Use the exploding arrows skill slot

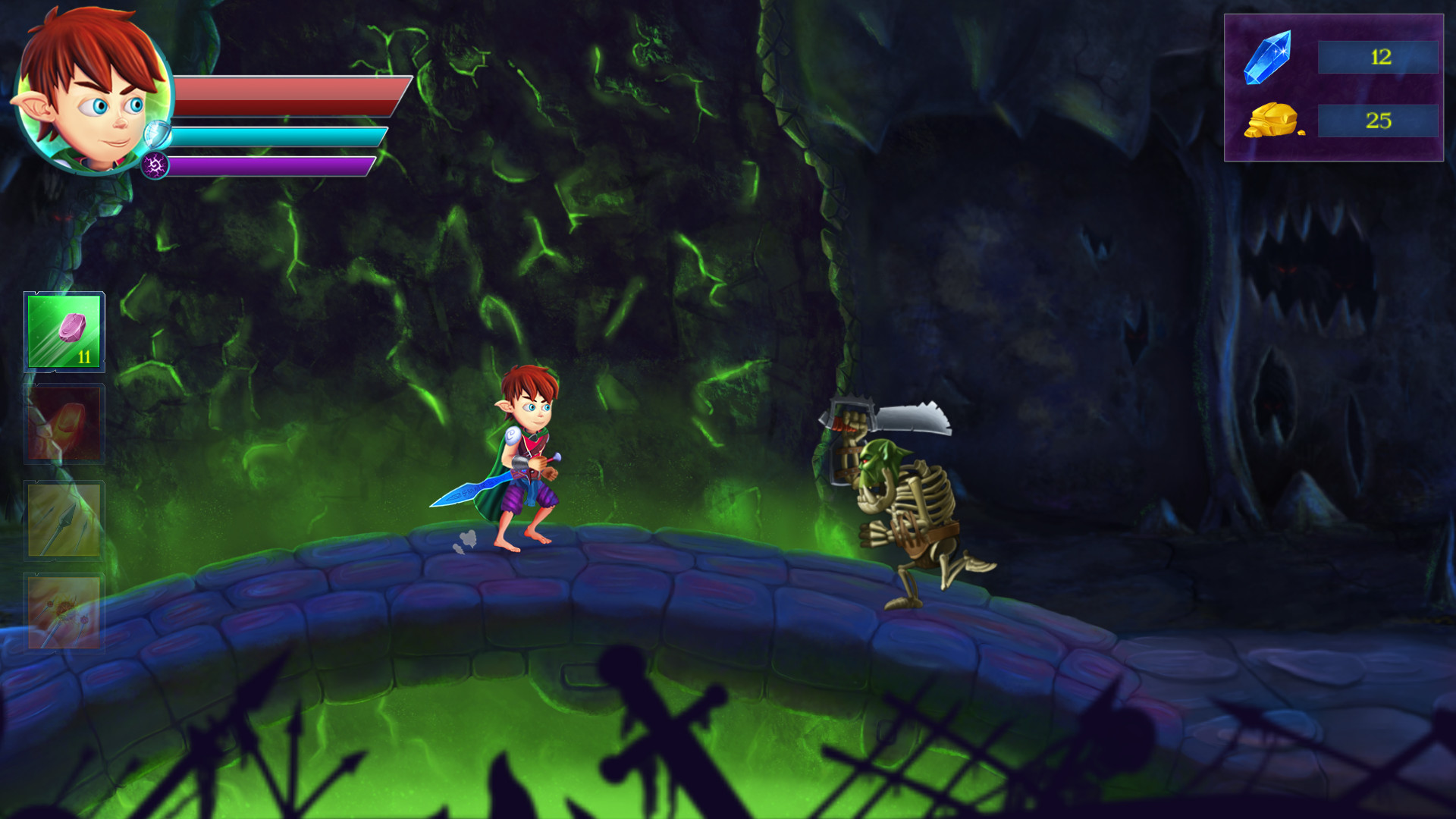pos(64,613)
